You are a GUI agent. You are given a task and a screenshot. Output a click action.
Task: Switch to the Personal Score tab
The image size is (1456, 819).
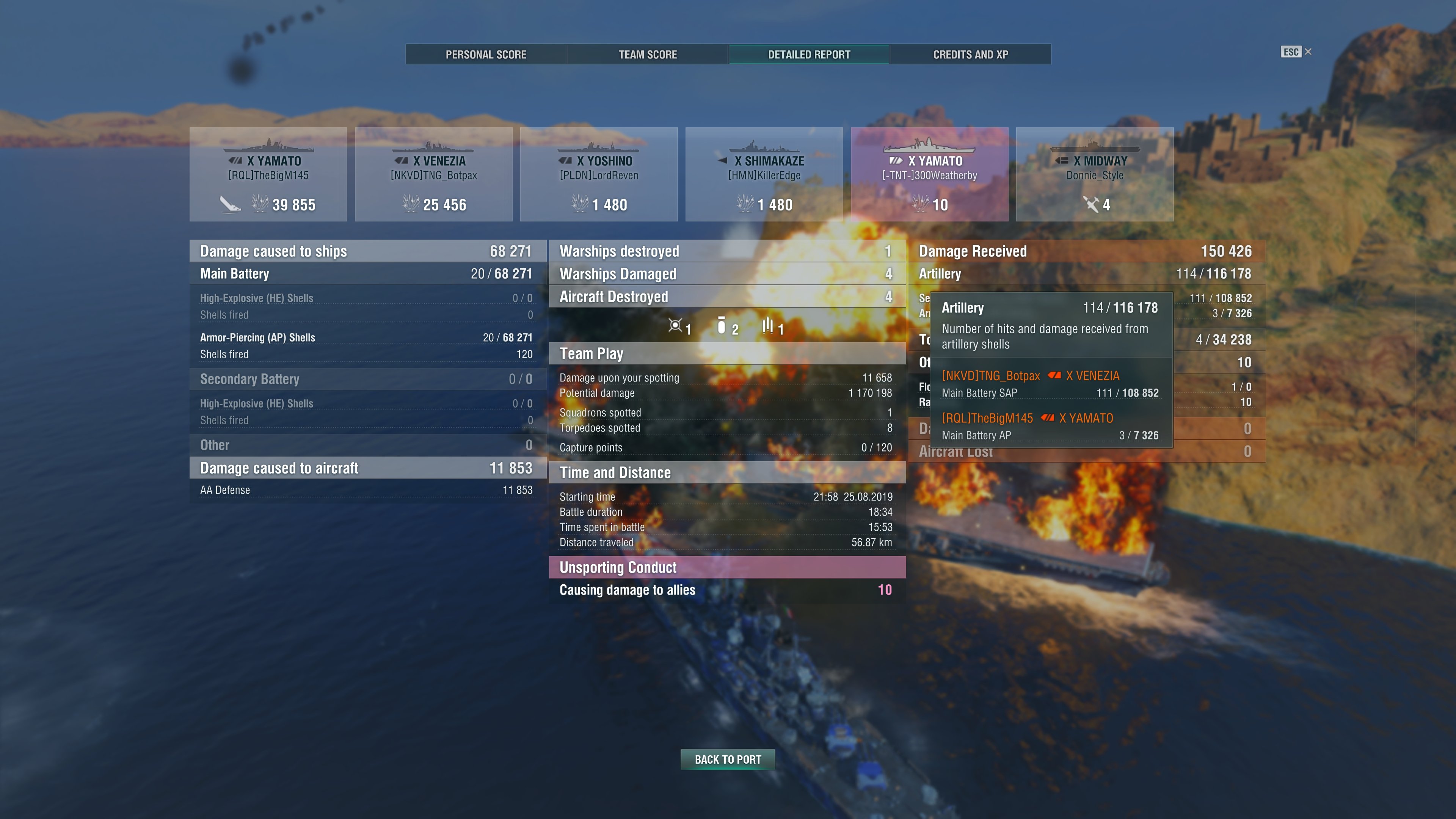tap(485, 54)
